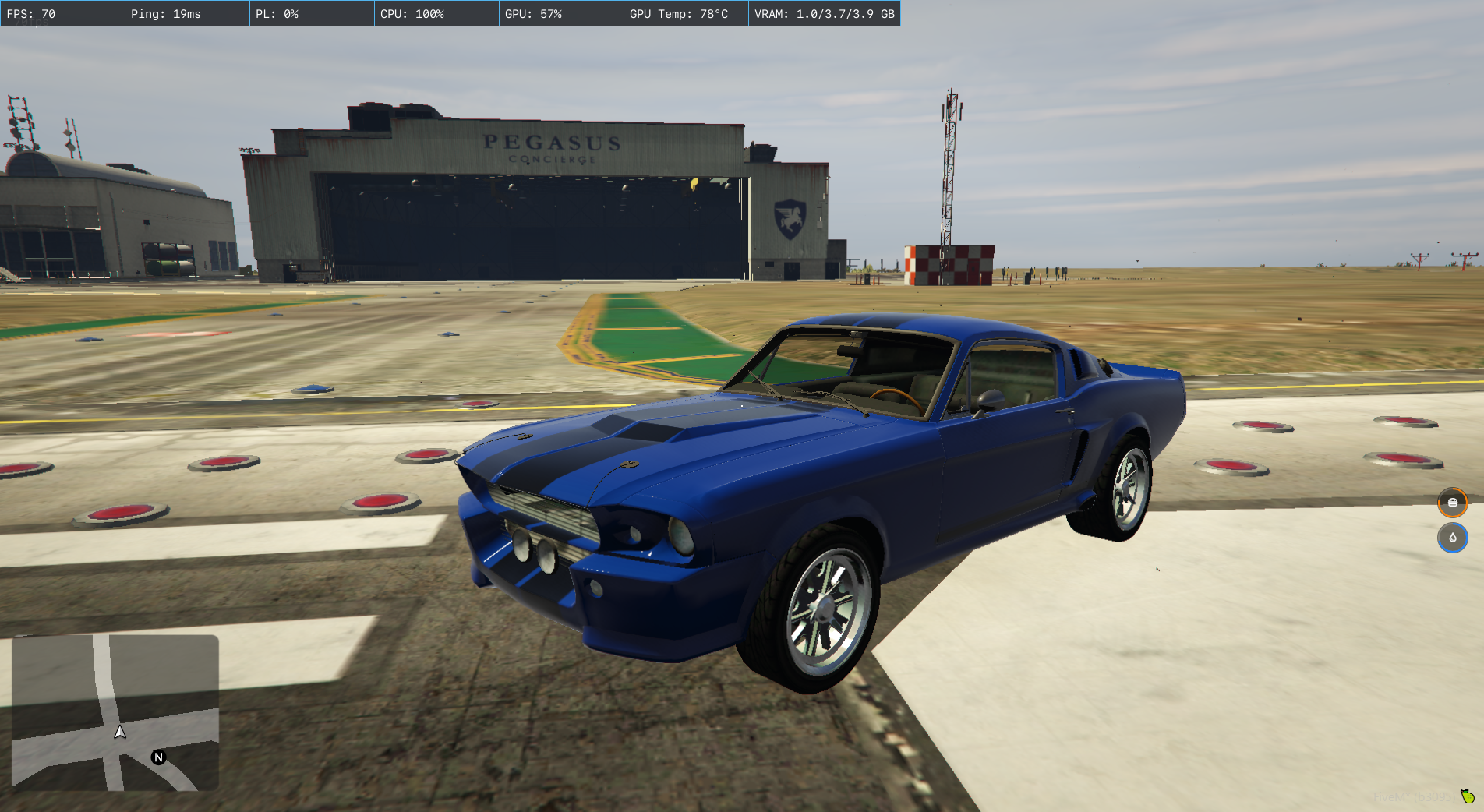The height and width of the screenshot is (812, 1484).
Task: Select the north compass marker on minimap
Action: [159, 757]
